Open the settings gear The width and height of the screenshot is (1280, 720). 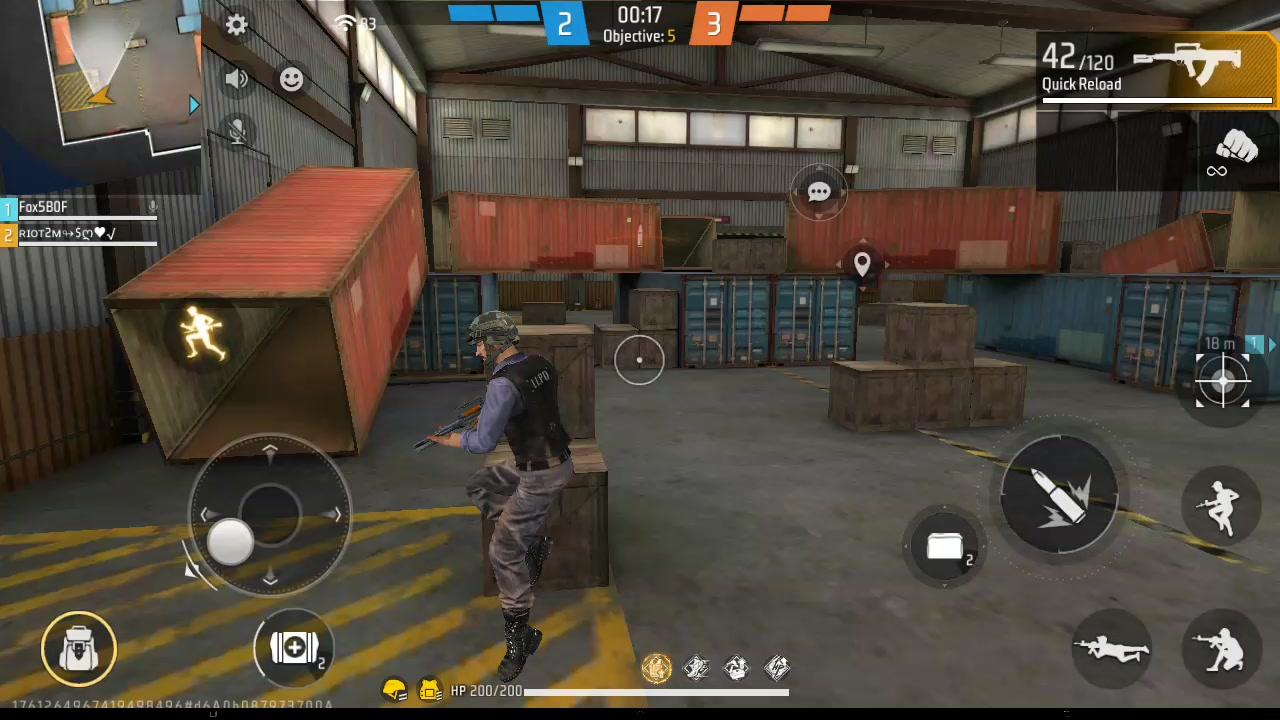click(x=236, y=25)
